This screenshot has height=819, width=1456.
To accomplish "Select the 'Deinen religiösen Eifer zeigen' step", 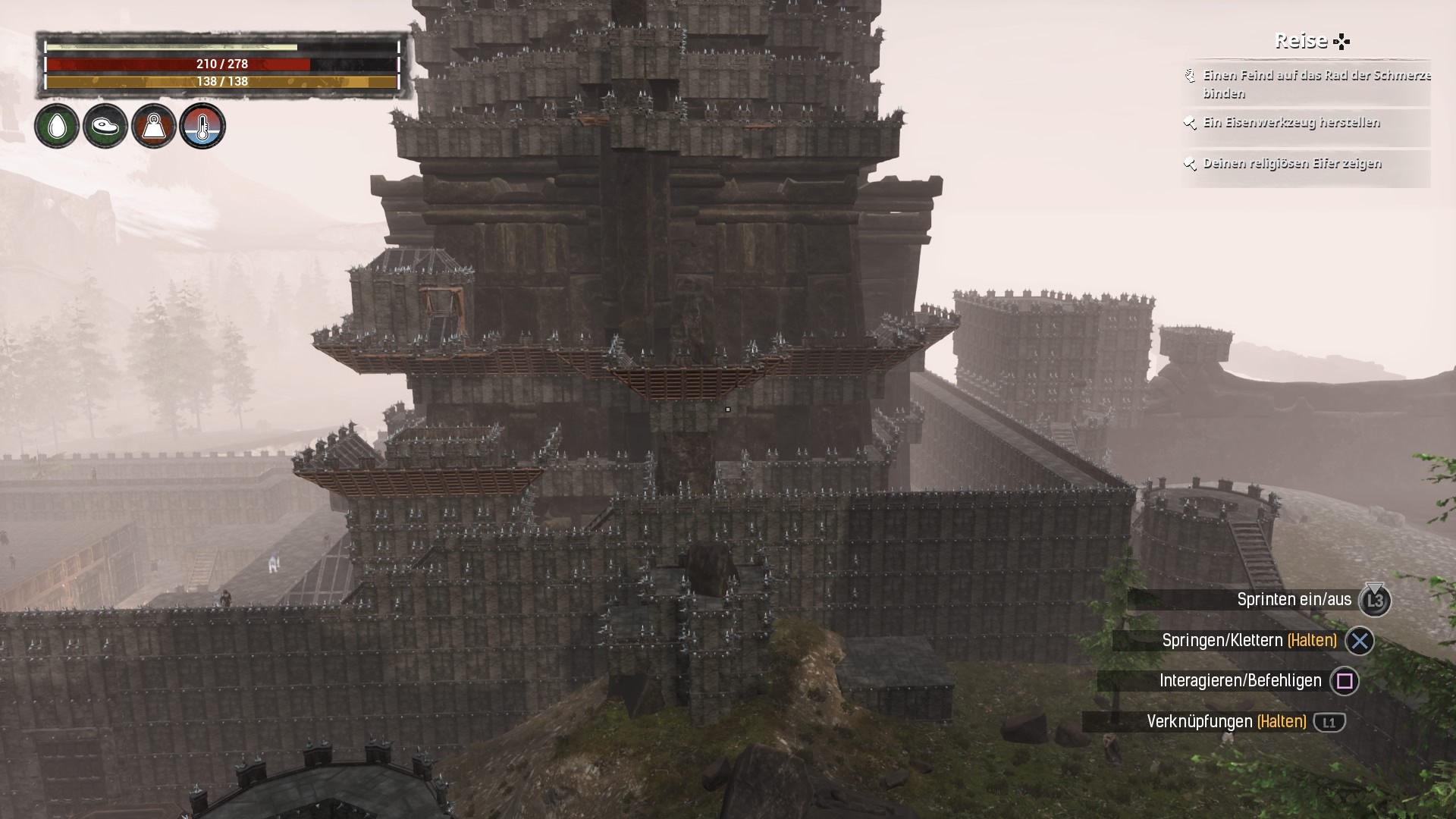I will (1291, 164).
